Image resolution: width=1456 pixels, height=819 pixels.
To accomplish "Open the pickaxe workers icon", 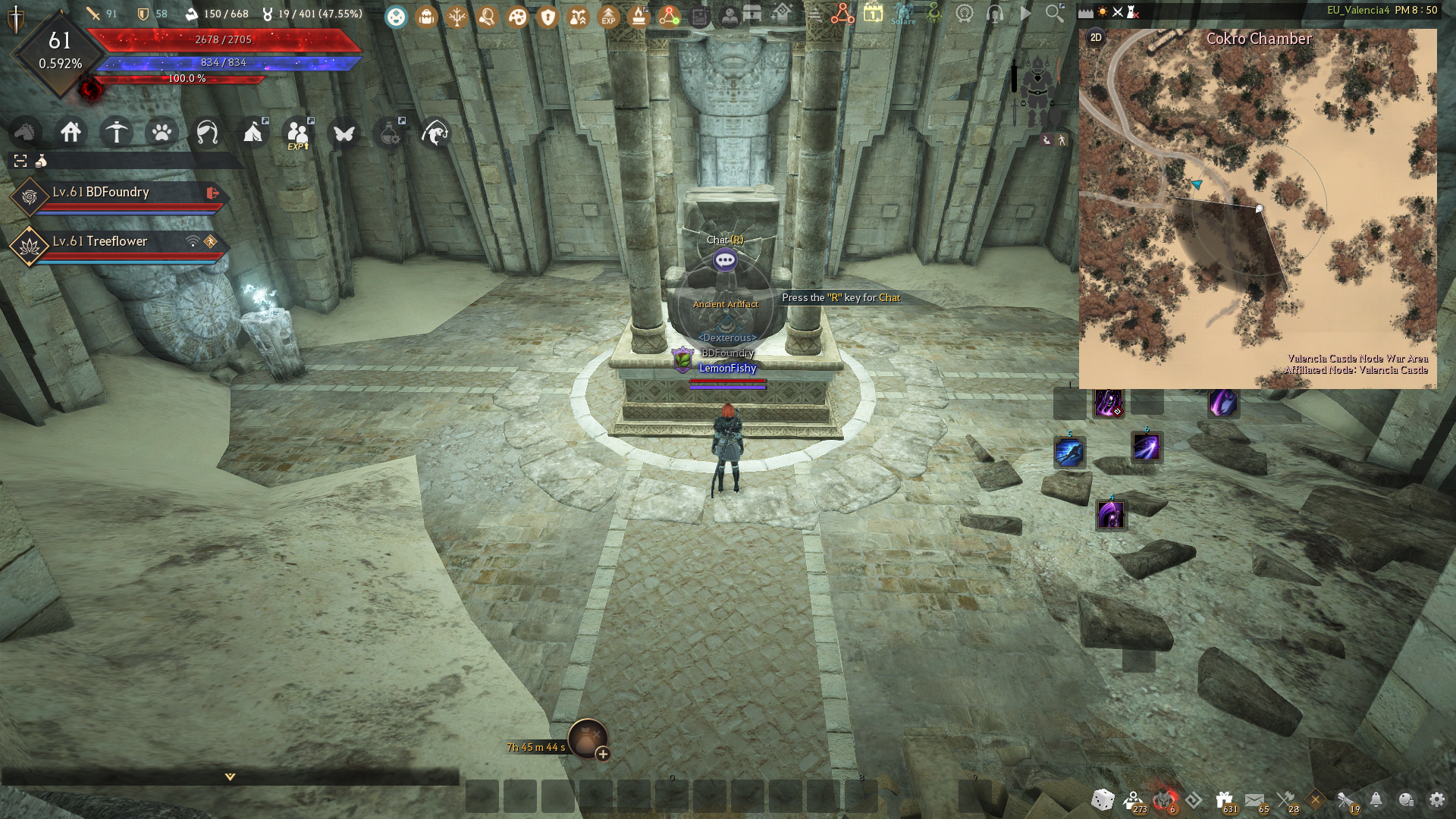I will (x=117, y=133).
